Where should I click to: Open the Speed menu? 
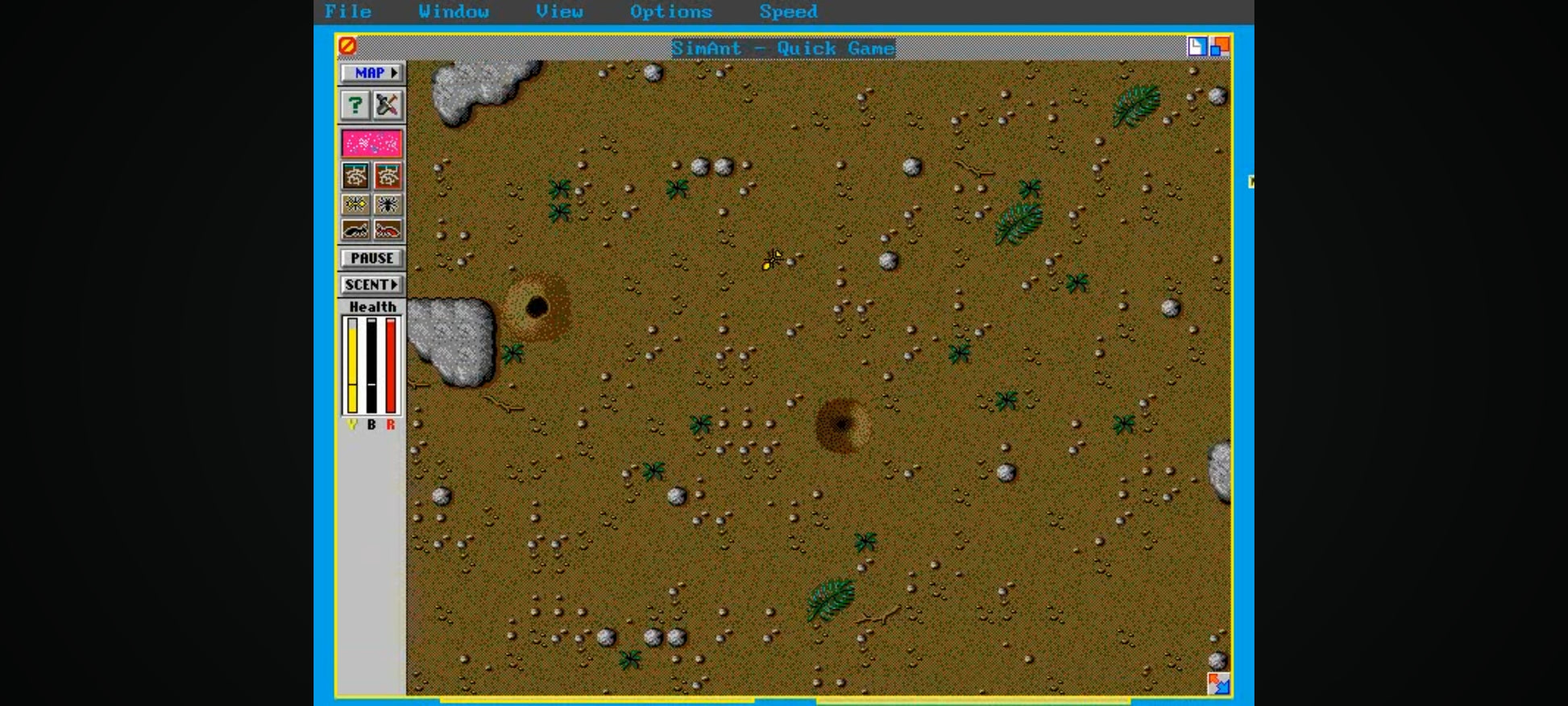click(x=787, y=11)
